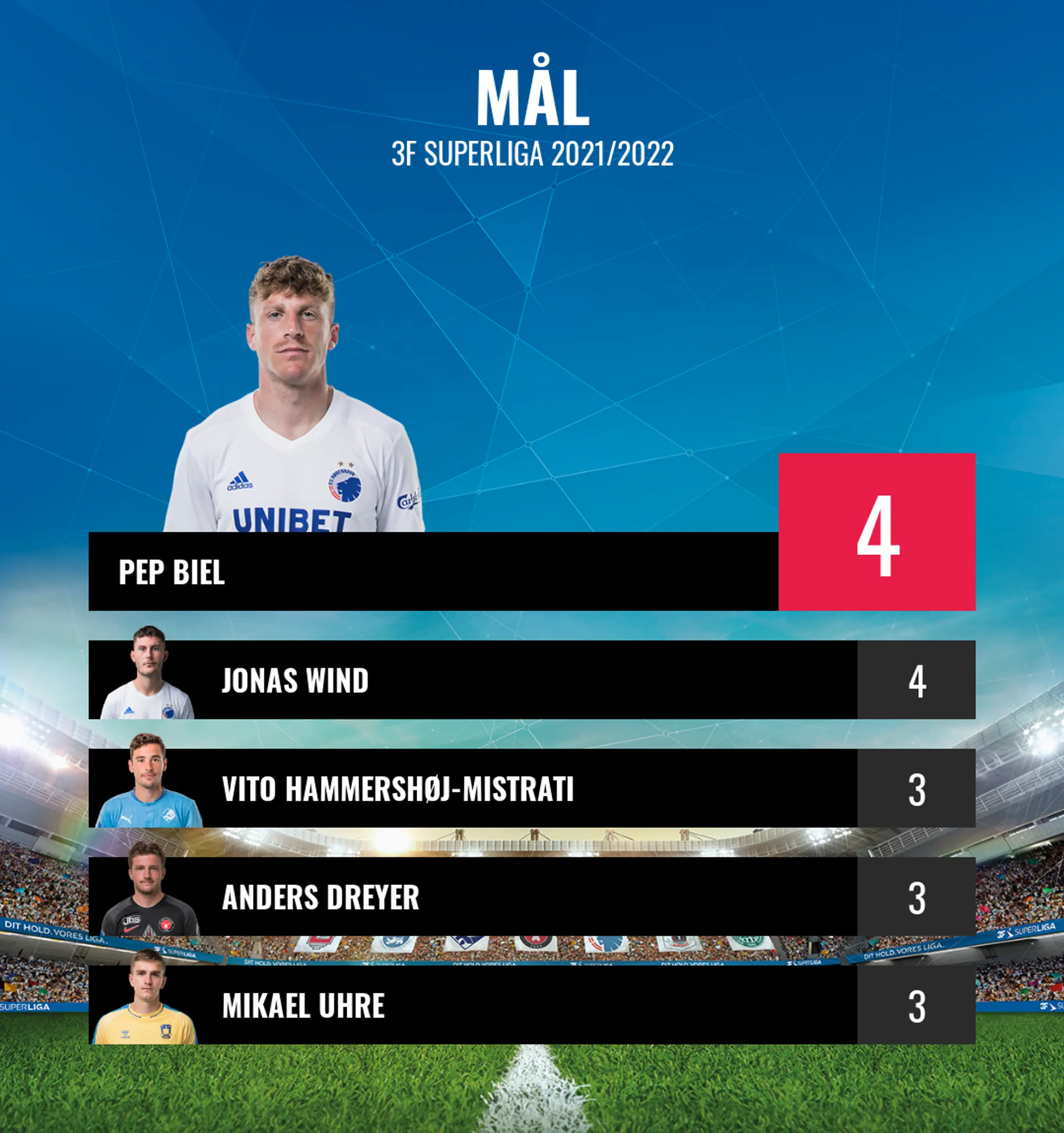Click the Mikael Uhre row
1064x1133 pixels.
(x=473, y=1005)
